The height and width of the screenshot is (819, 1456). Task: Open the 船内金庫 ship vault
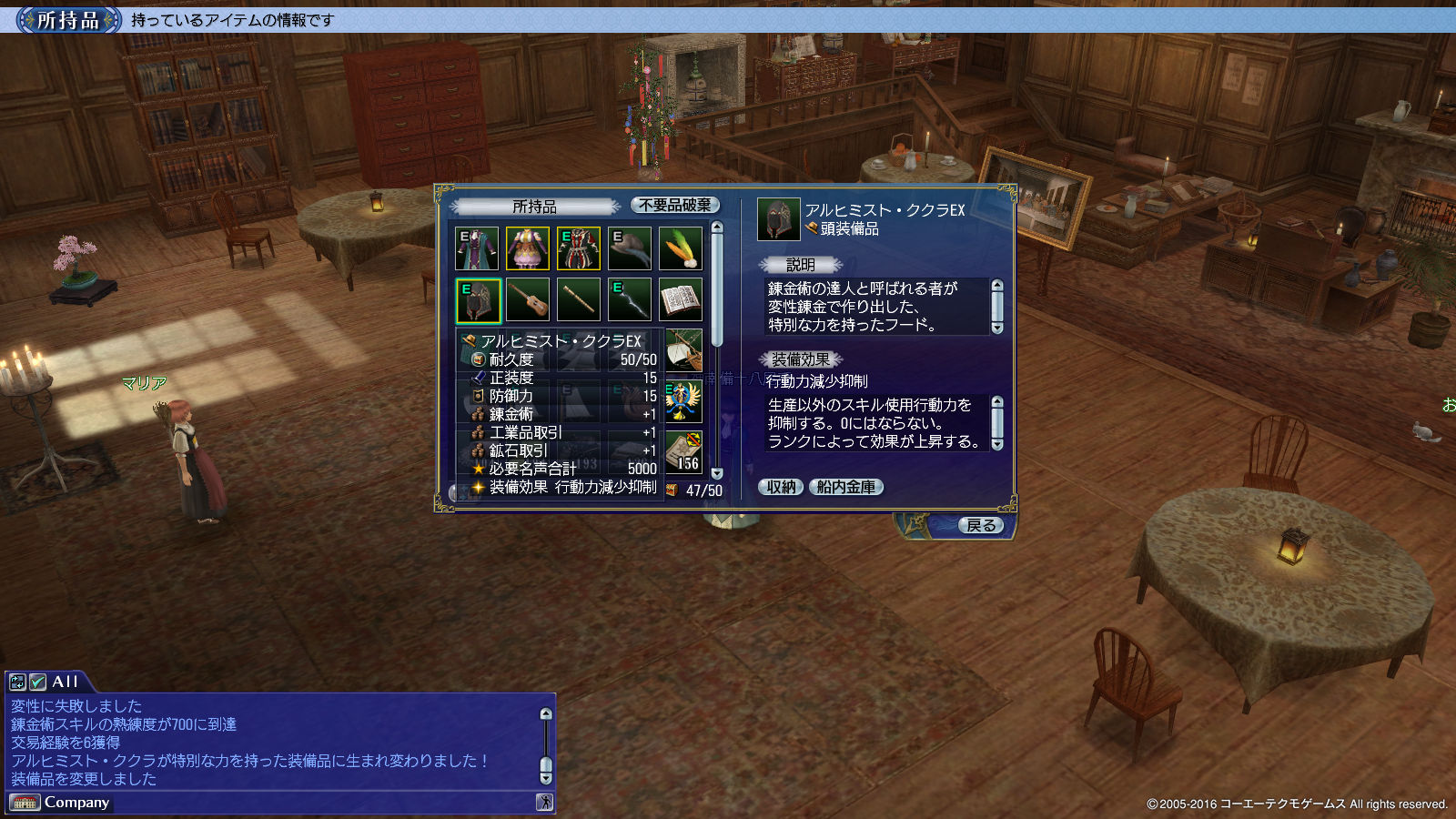845,487
